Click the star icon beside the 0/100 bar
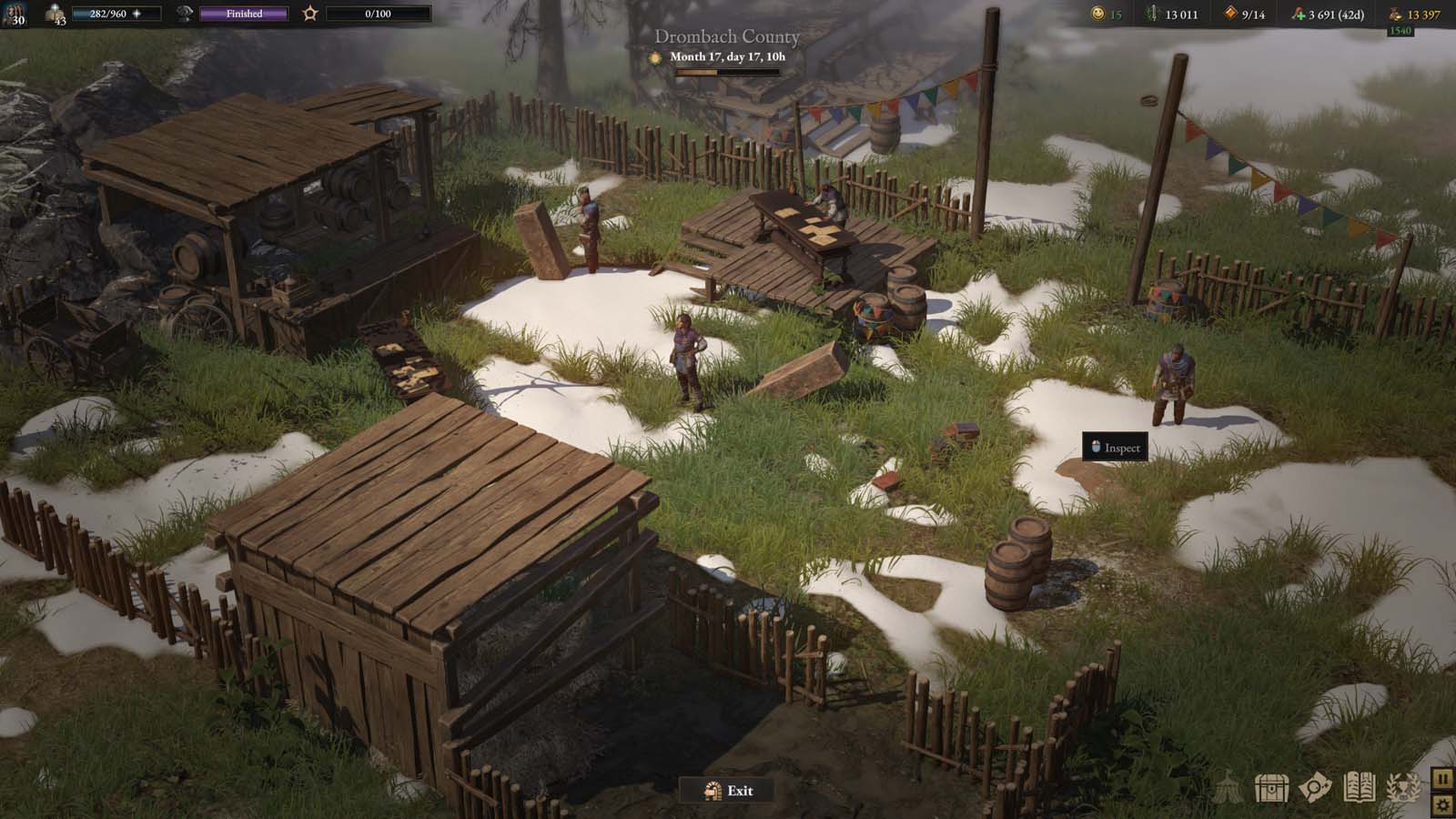Image resolution: width=1456 pixels, height=819 pixels. click(310, 14)
